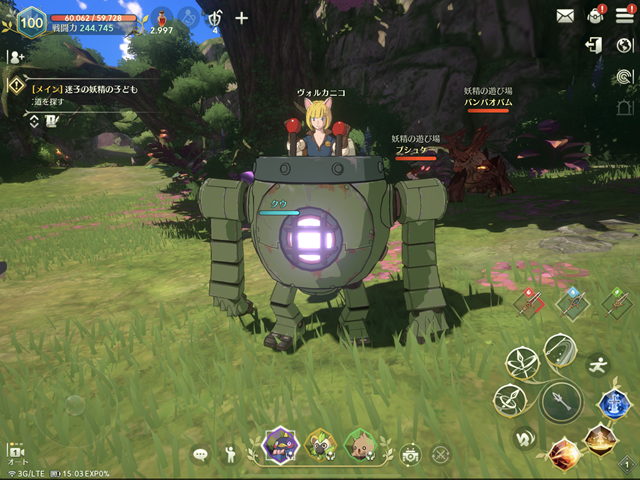Select the purple dark familiar portrait
640x480 pixels.
(278, 445)
